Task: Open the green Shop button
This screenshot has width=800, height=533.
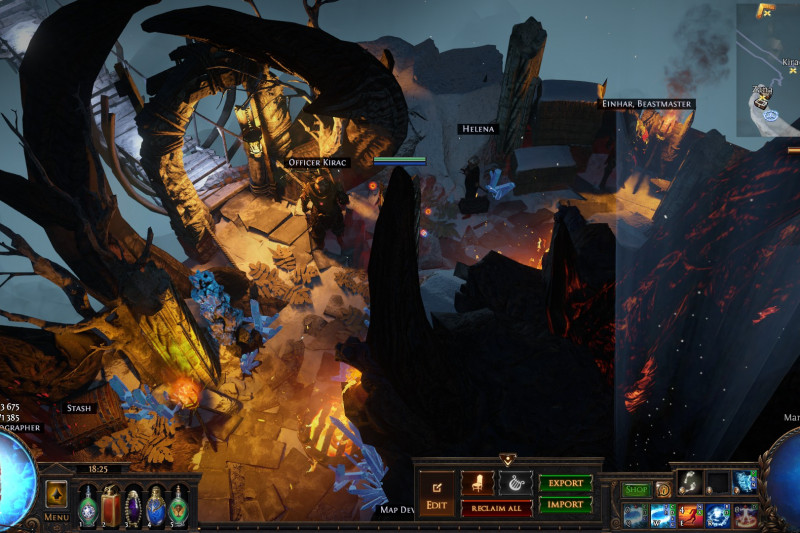Action: click(636, 490)
